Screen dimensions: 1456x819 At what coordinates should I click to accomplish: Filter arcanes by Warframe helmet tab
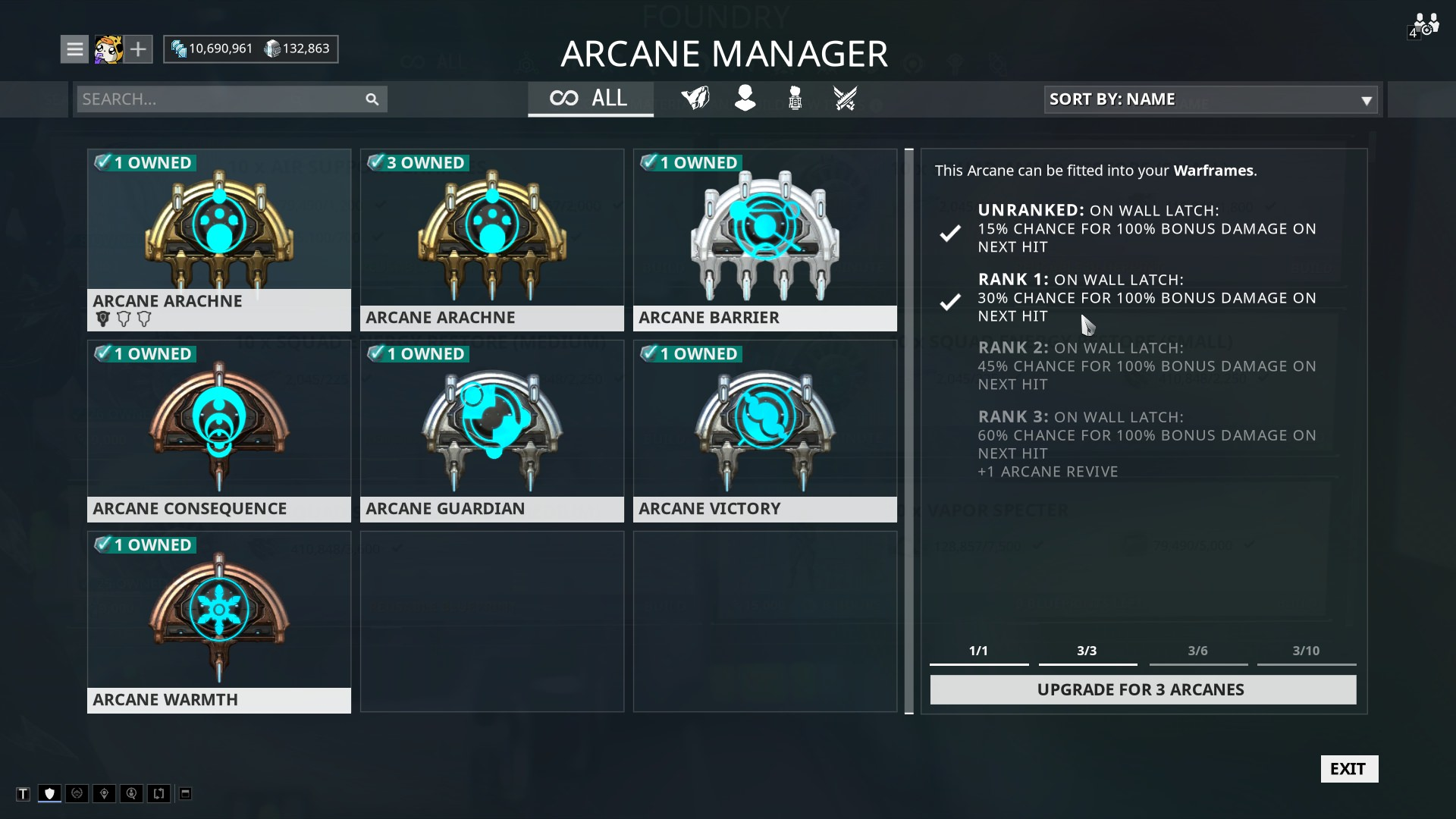click(695, 99)
